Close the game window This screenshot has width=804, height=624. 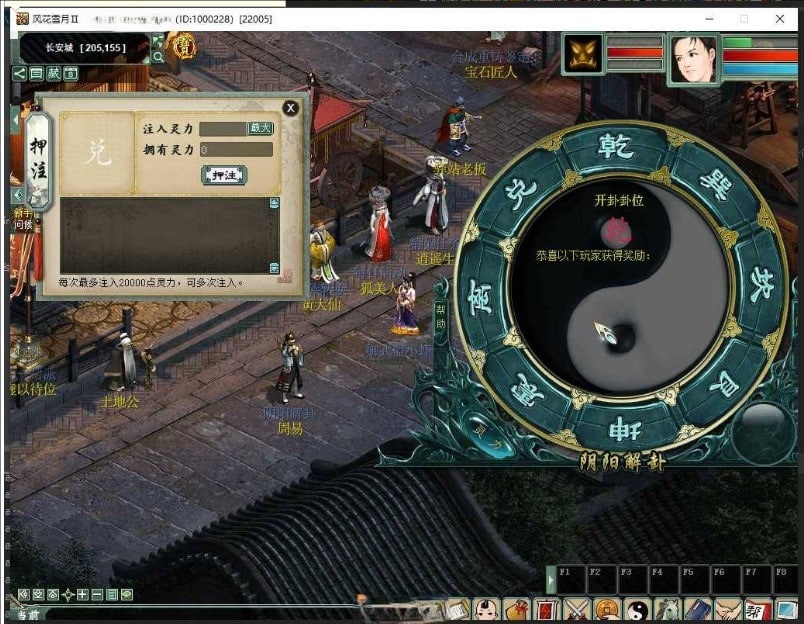point(780,19)
